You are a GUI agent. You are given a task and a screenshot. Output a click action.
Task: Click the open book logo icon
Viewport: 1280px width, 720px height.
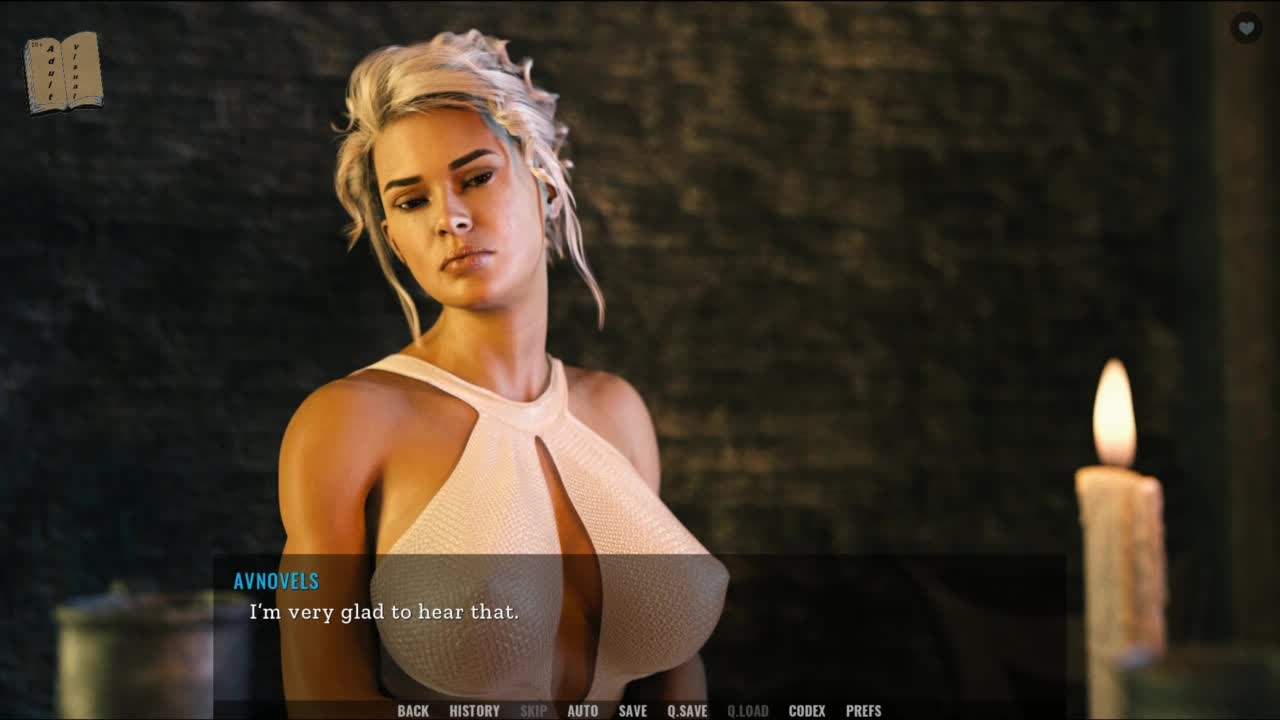pos(63,72)
